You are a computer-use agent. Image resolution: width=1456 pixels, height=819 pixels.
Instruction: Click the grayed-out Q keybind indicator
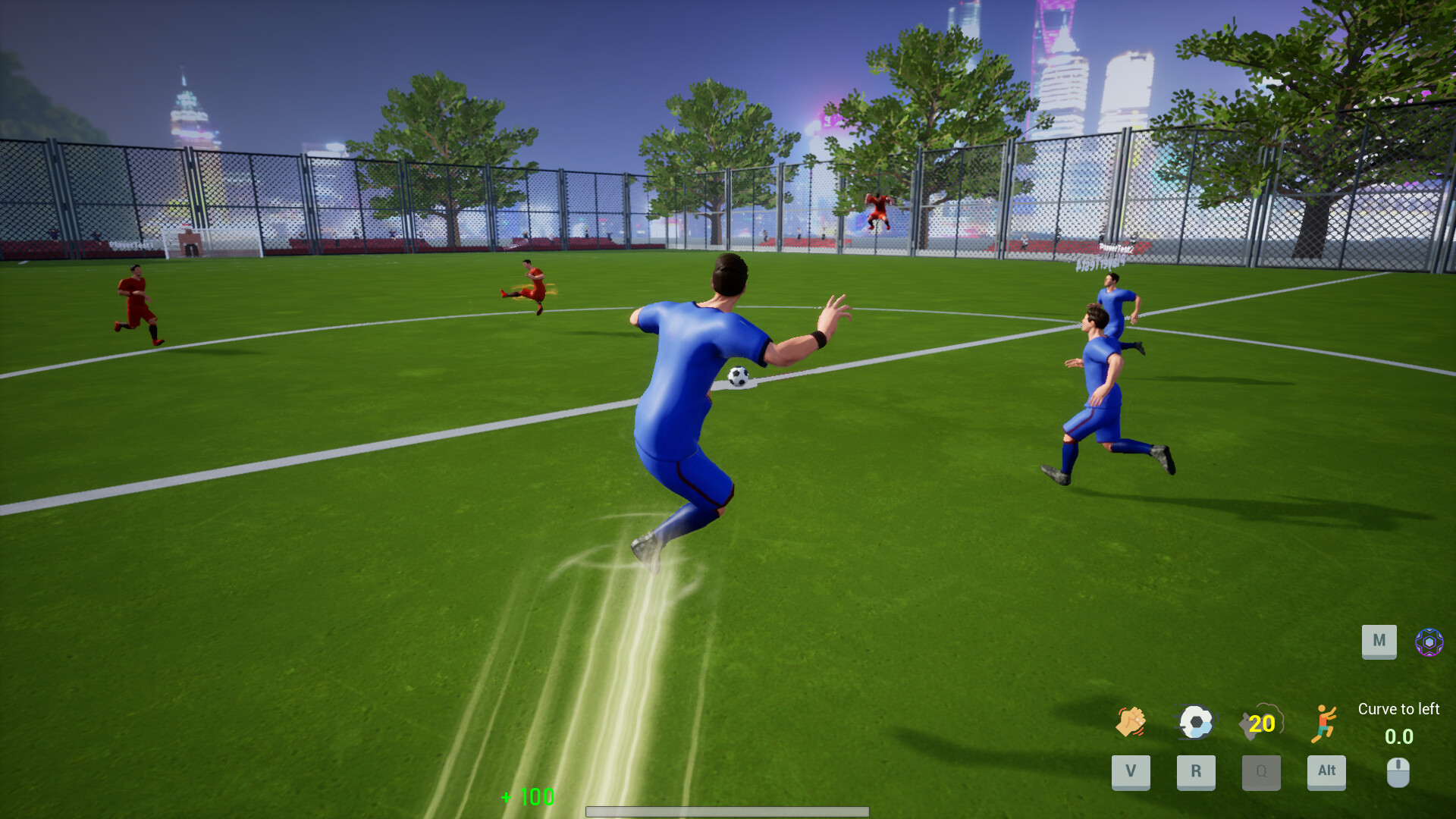pyautogui.click(x=1262, y=773)
